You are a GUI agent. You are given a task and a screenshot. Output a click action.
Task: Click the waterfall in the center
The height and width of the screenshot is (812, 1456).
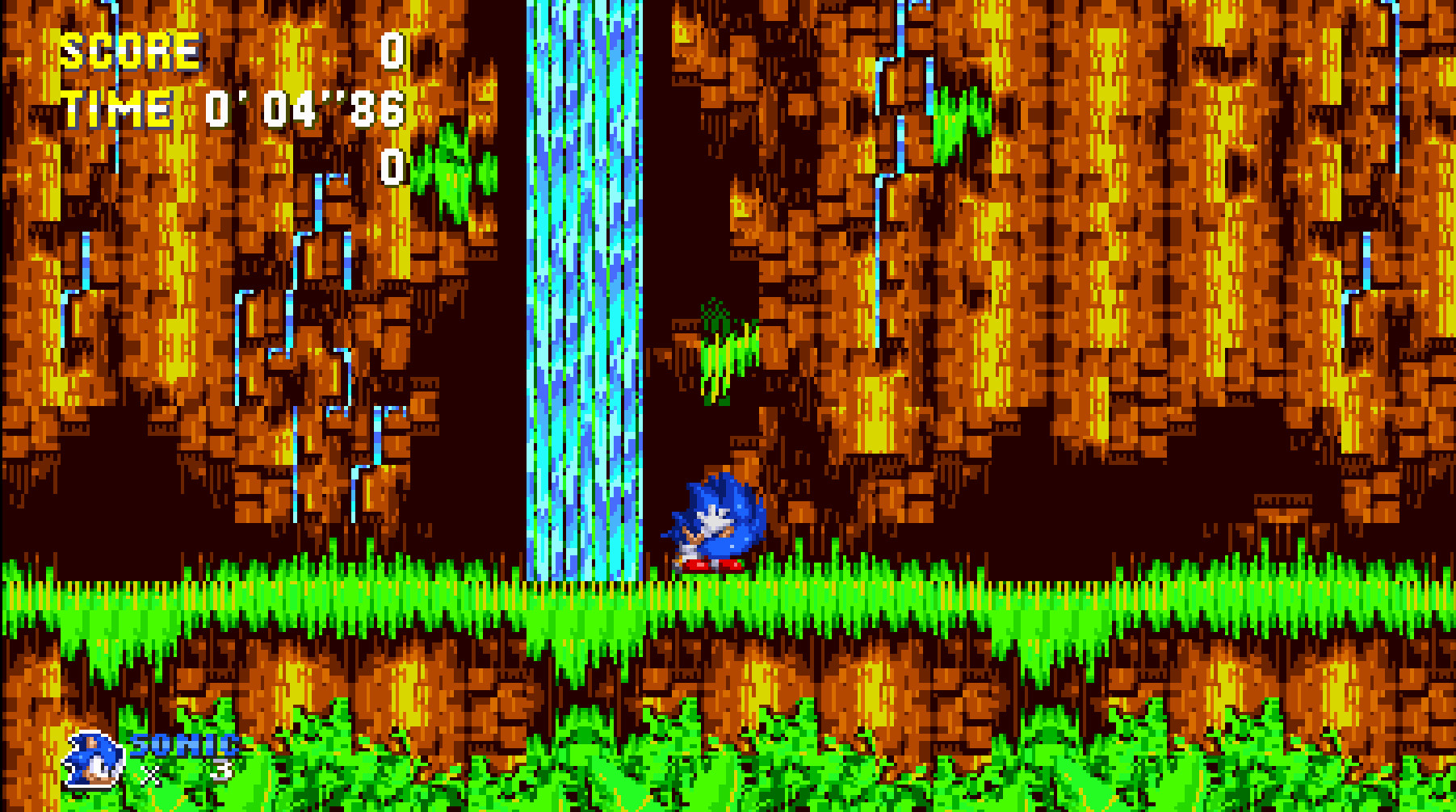point(581,283)
